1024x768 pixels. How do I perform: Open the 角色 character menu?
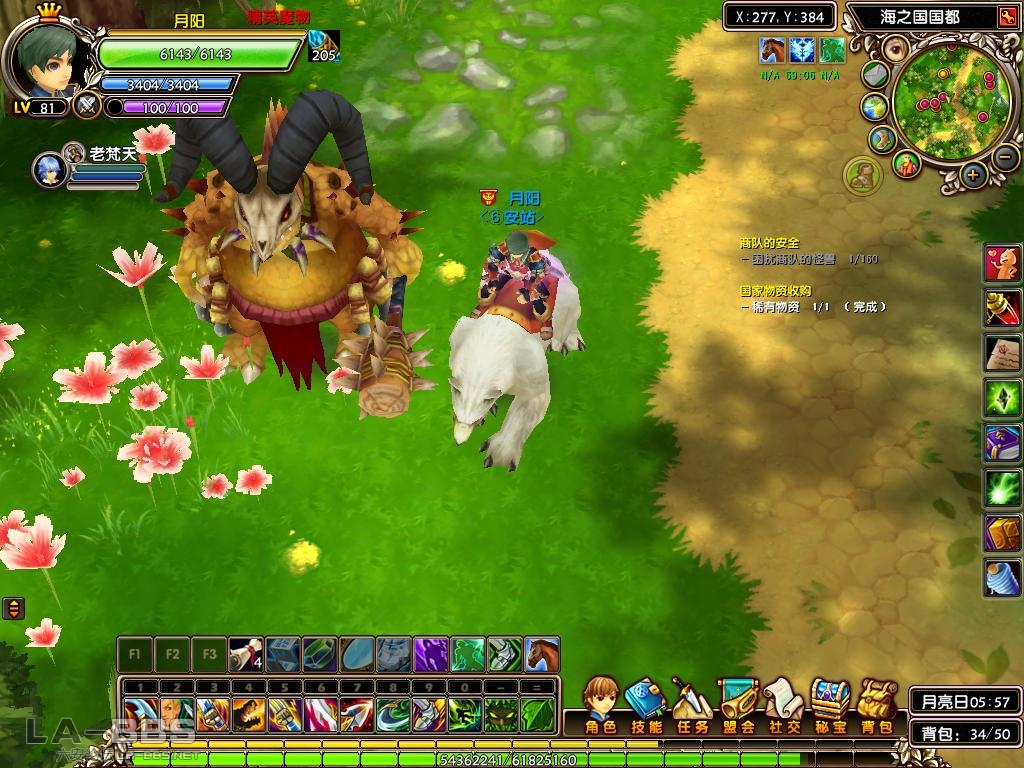[x=601, y=704]
